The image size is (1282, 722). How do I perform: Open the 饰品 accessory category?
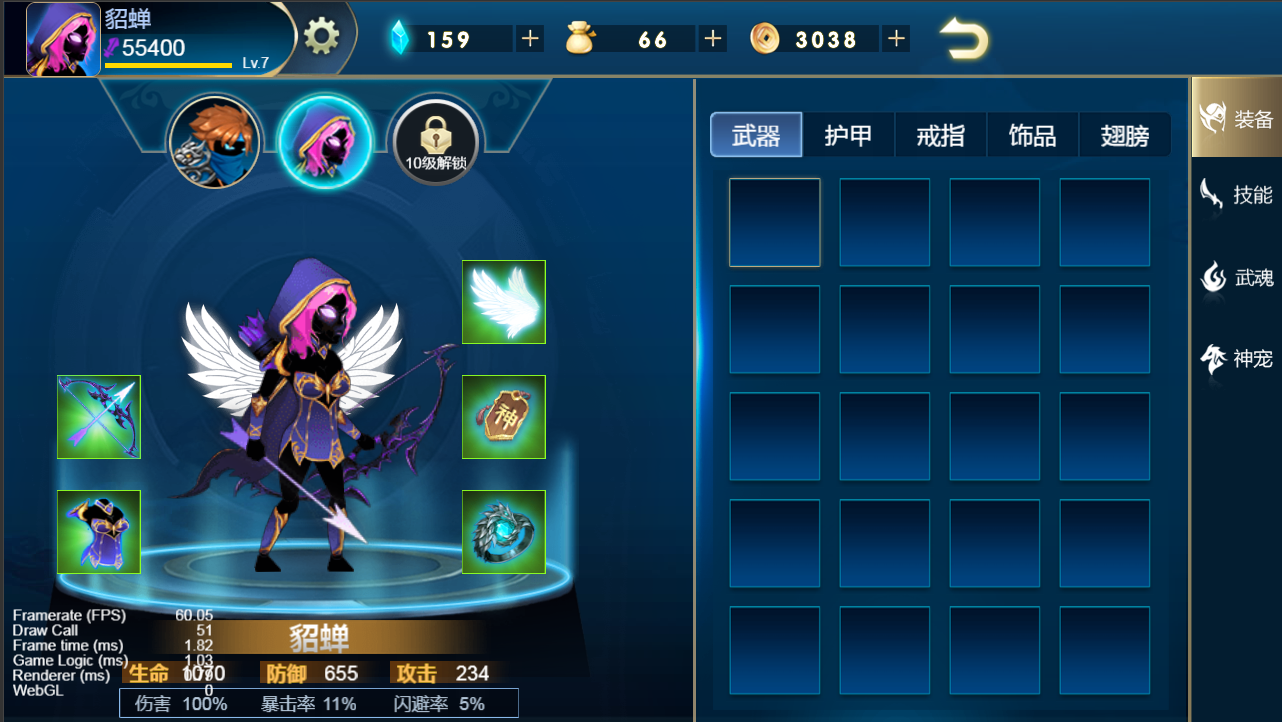1031,134
